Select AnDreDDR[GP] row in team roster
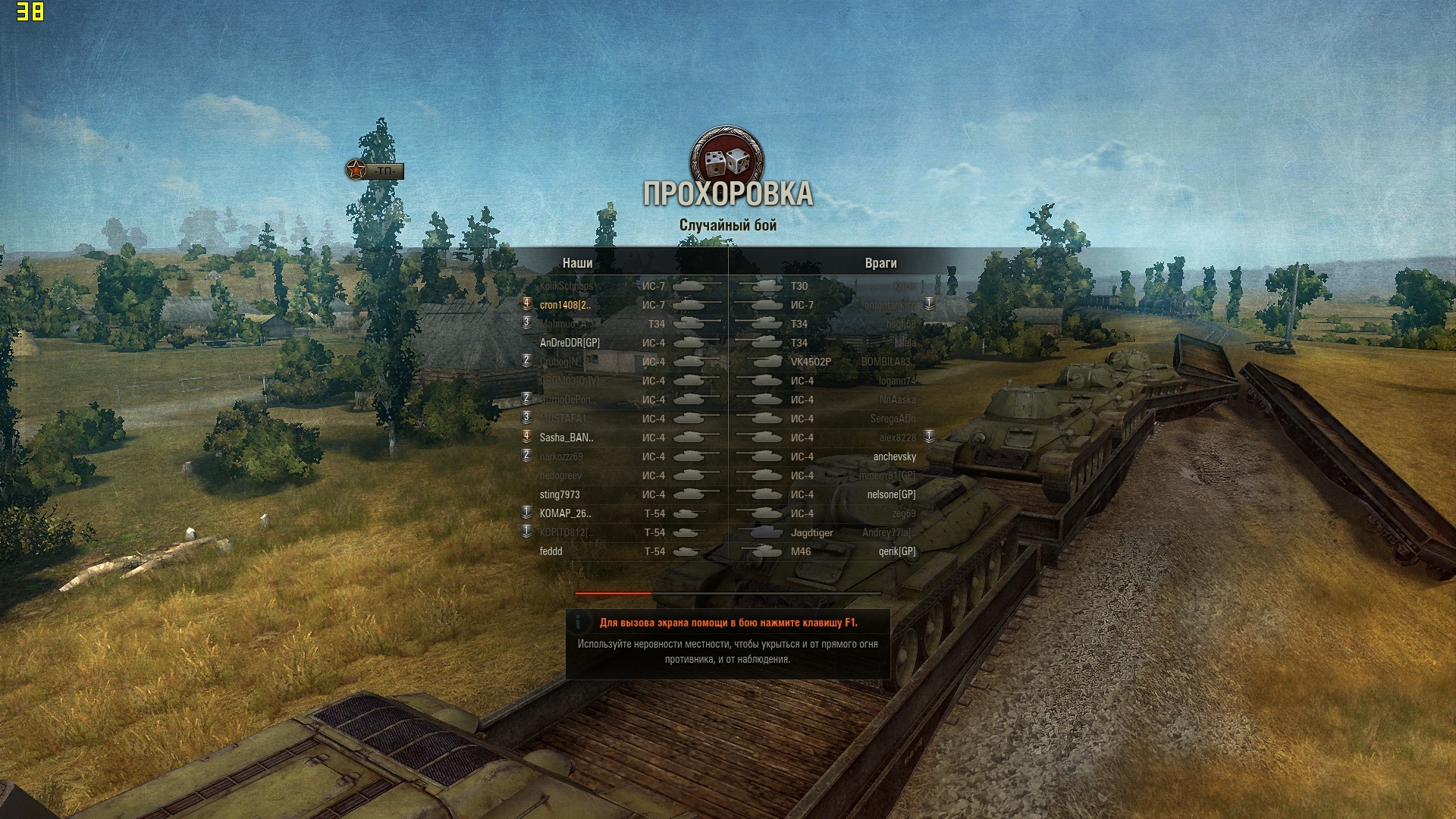 [570, 343]
